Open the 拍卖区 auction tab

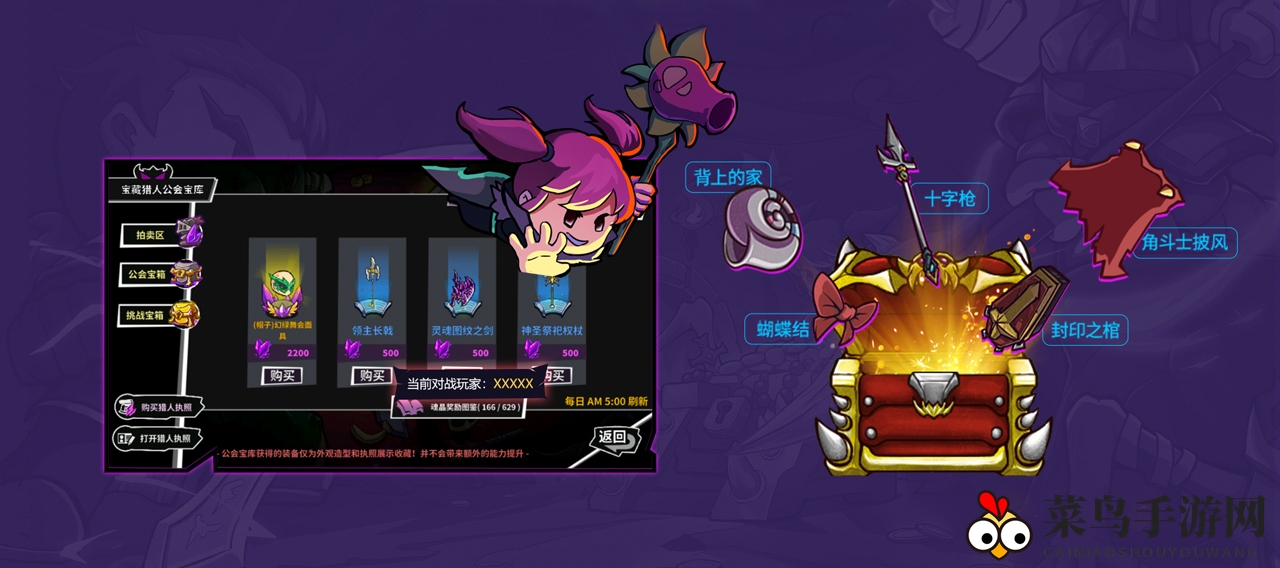[x=148, y=235]
